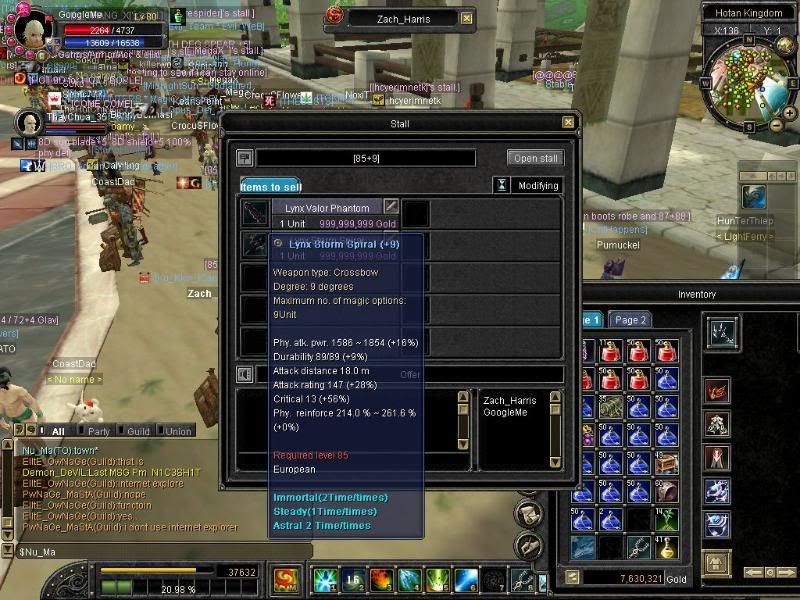Select the yellow potion flask in inventory
This screenshot has height=600, width=800.
pos(667,547)
